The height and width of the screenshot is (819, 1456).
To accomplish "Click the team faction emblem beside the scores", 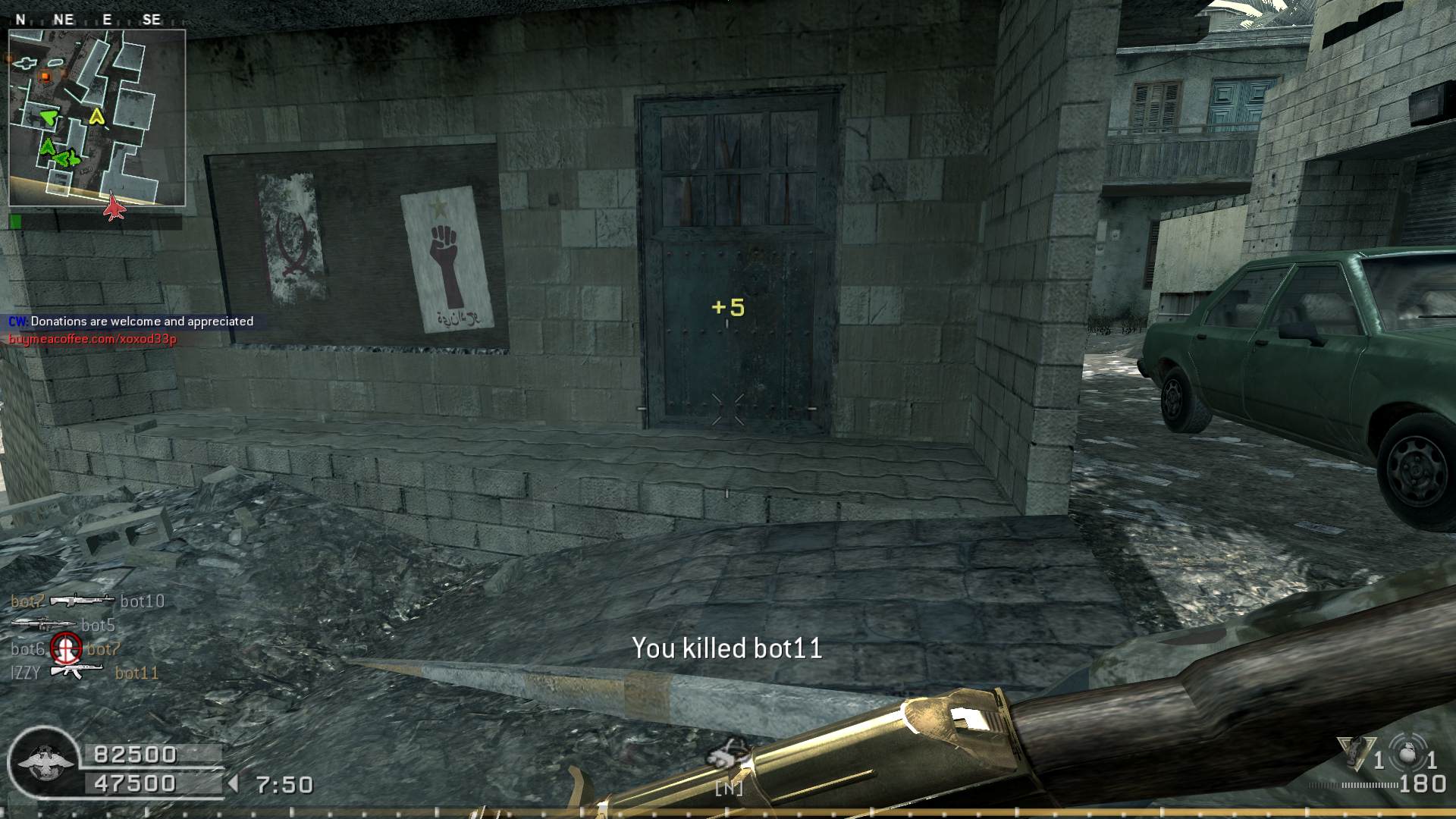I will [x=44, y=762].
